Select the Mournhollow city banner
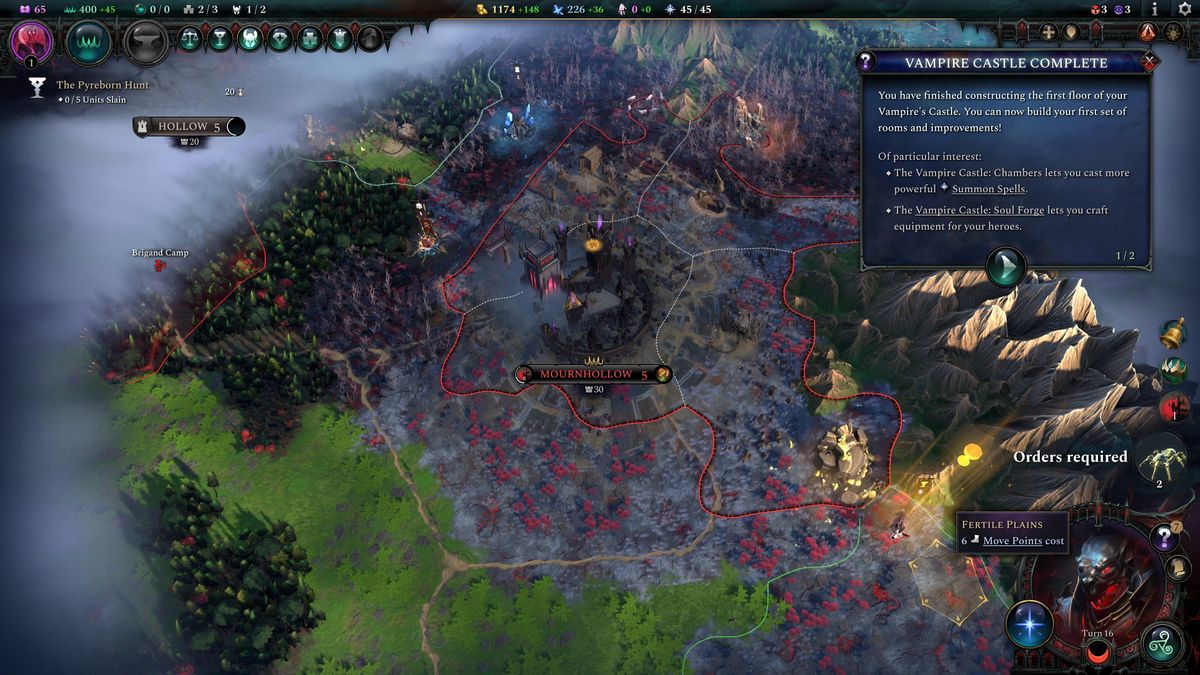 [x=588, y=374]
